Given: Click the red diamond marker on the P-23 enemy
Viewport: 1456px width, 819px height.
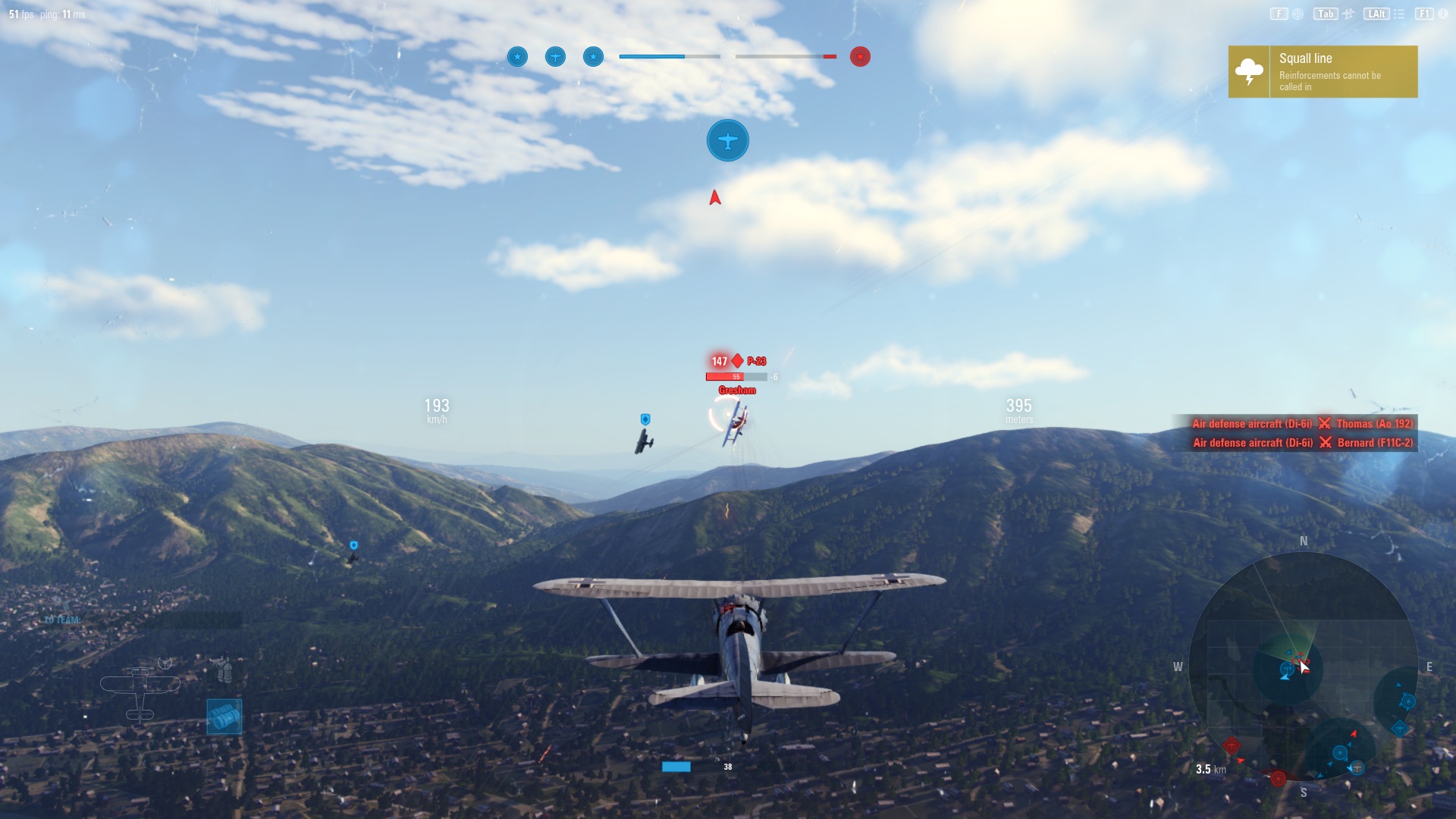Looking at the screenshot, I should [736, 362].
